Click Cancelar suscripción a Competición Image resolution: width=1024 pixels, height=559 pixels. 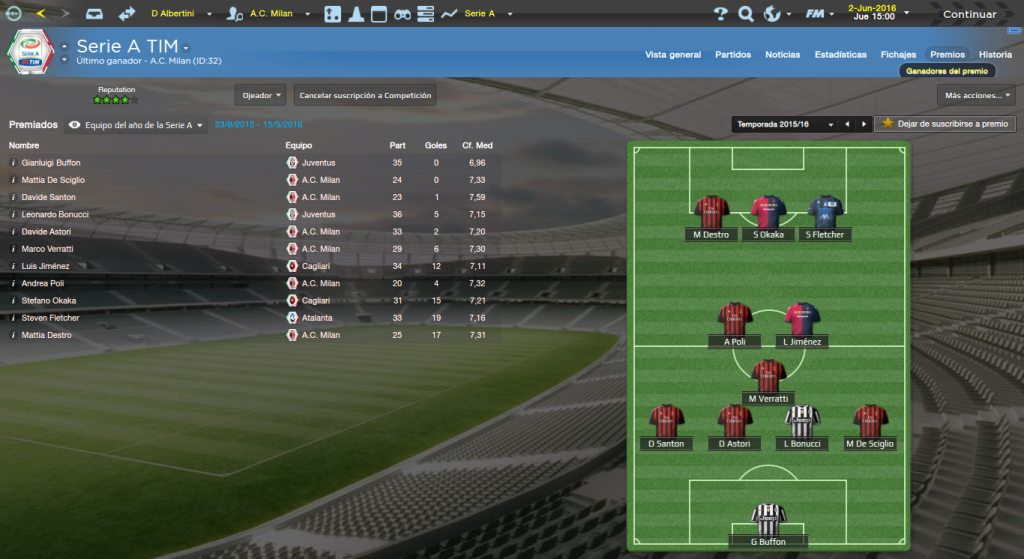tap(365, 96)
